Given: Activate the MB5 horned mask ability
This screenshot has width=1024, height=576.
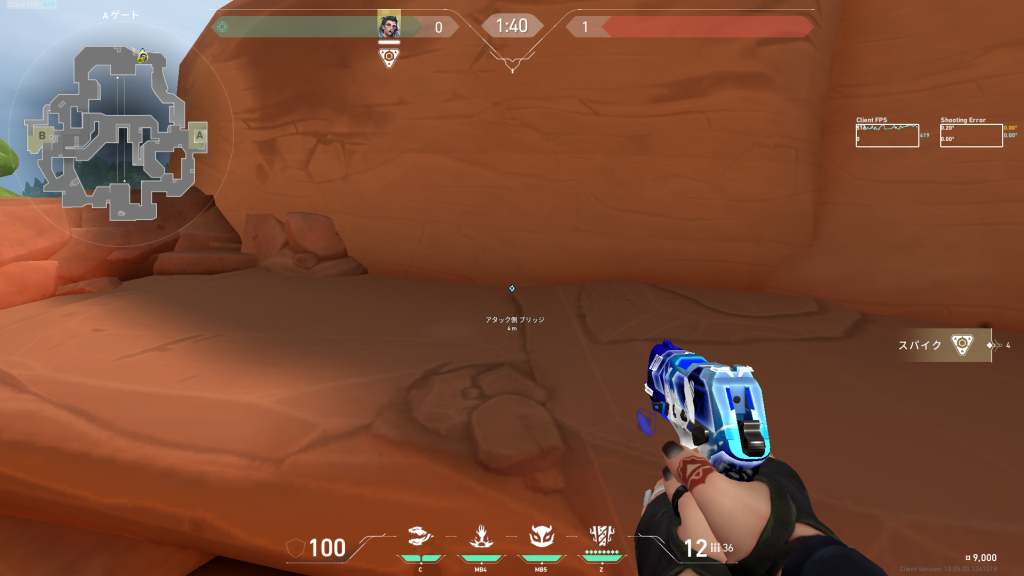Looking at the screenshot, I should coord(540,538).
